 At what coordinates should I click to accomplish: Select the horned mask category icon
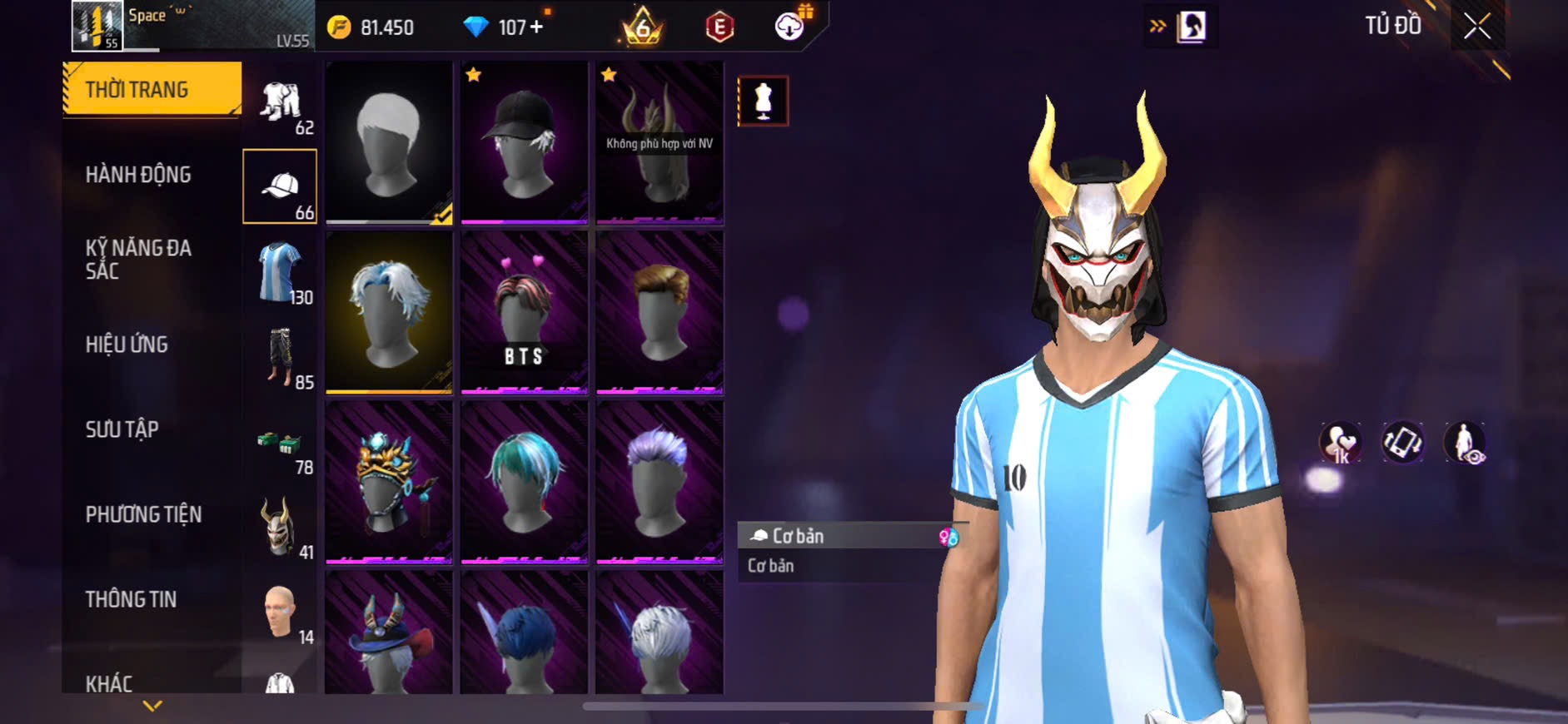pyautogui.click(x=279, y=527)
